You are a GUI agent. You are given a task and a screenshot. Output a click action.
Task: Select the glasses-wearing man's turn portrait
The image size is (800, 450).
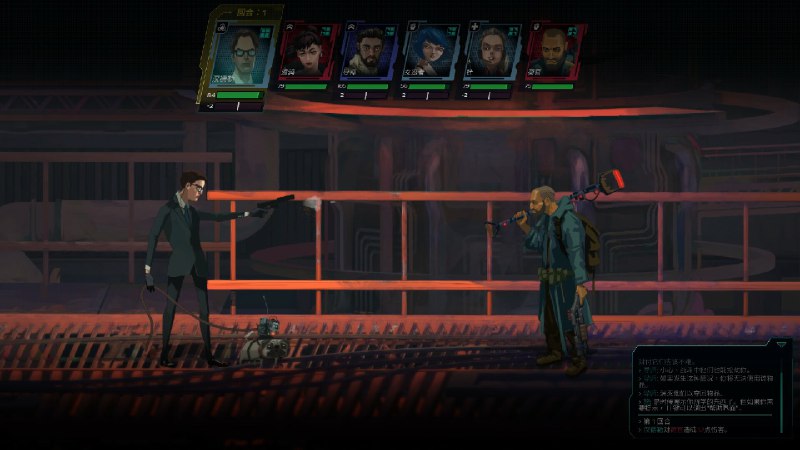tap(241, 52)
